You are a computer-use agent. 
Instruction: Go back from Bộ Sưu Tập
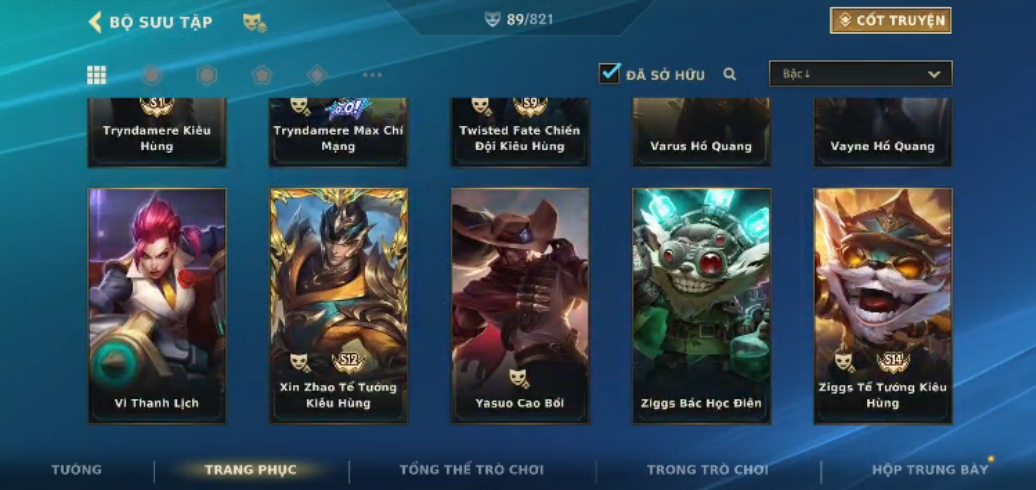[96, 22]
